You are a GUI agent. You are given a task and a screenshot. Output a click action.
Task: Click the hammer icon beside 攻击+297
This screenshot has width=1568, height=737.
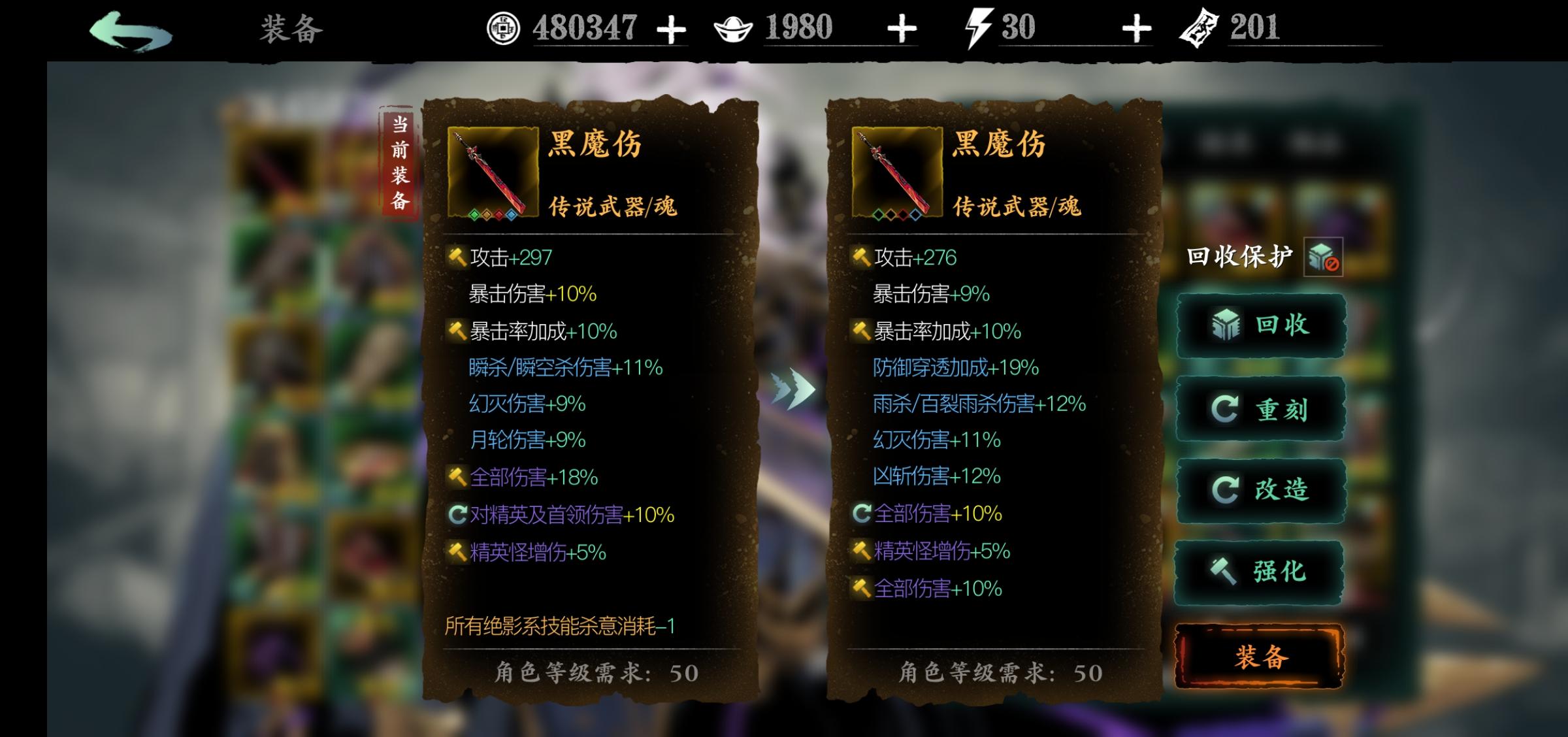(456, 257)
